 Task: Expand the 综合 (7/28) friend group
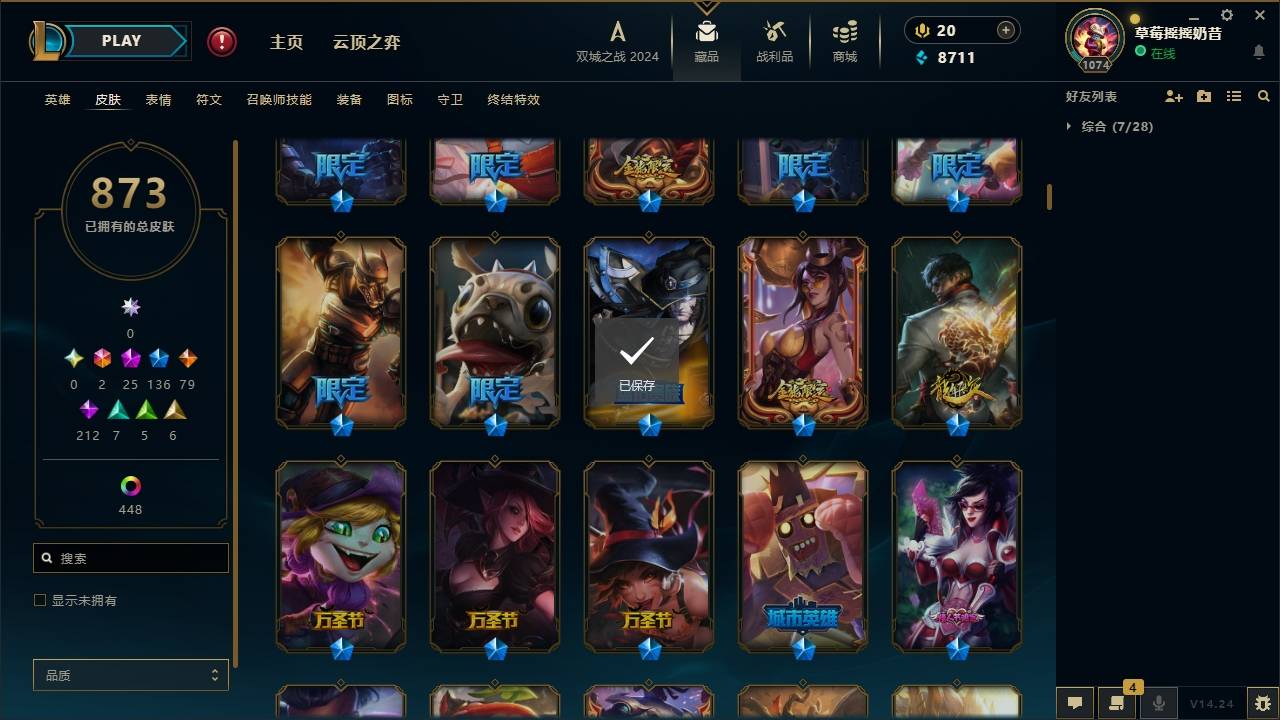[1108, 127]
